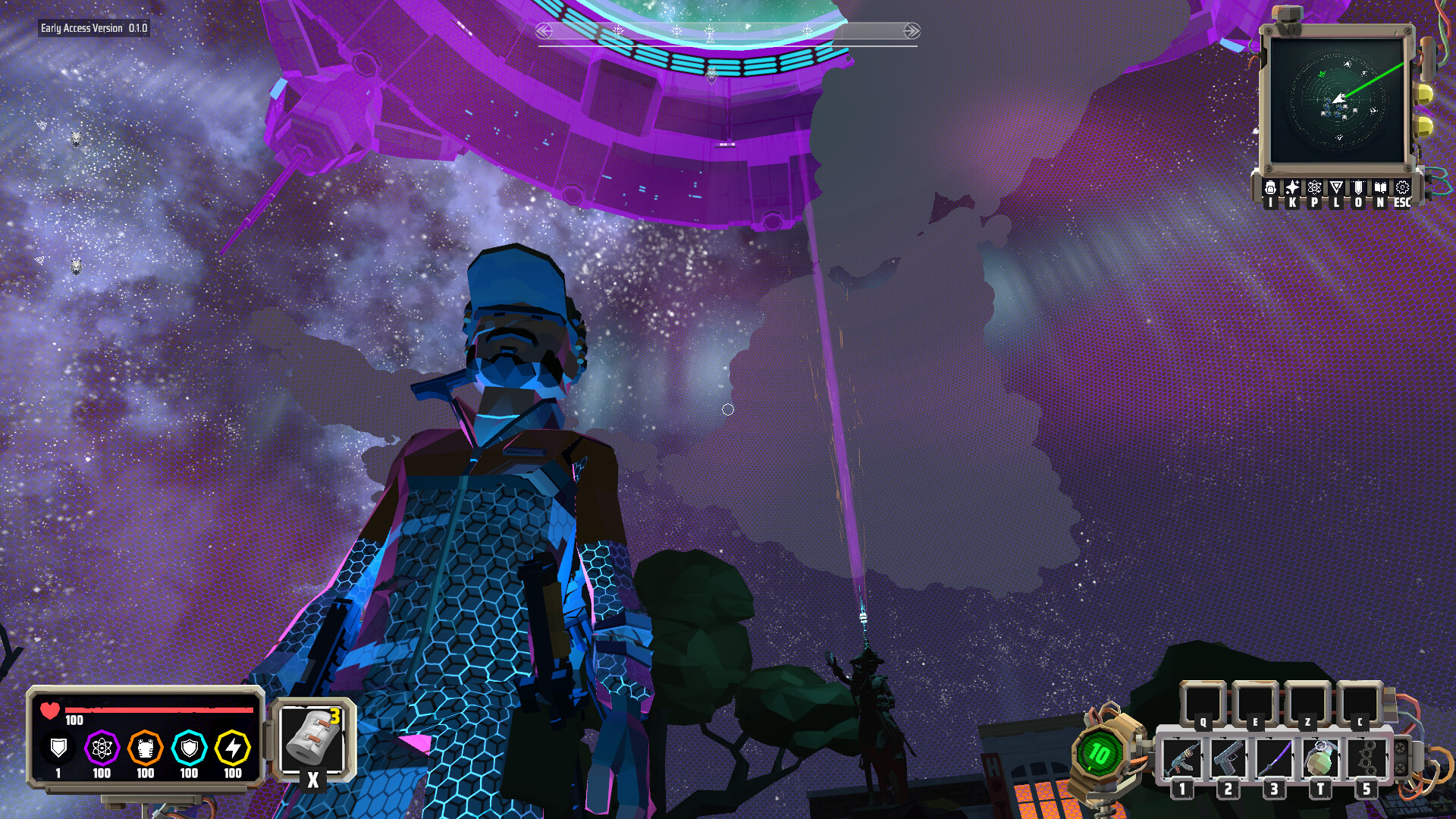Expand the compass bar left double-chevron
This screenshot has width=1456, height=819.
[x=542, y=30]
